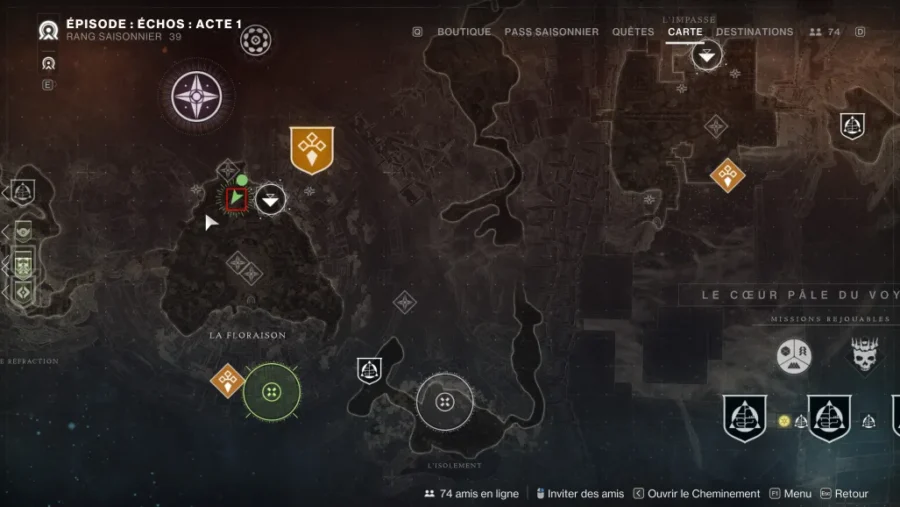Select the large four-pointed star compass icon
The height and width of the screenshot is (507, 900).
coord(196,96)
